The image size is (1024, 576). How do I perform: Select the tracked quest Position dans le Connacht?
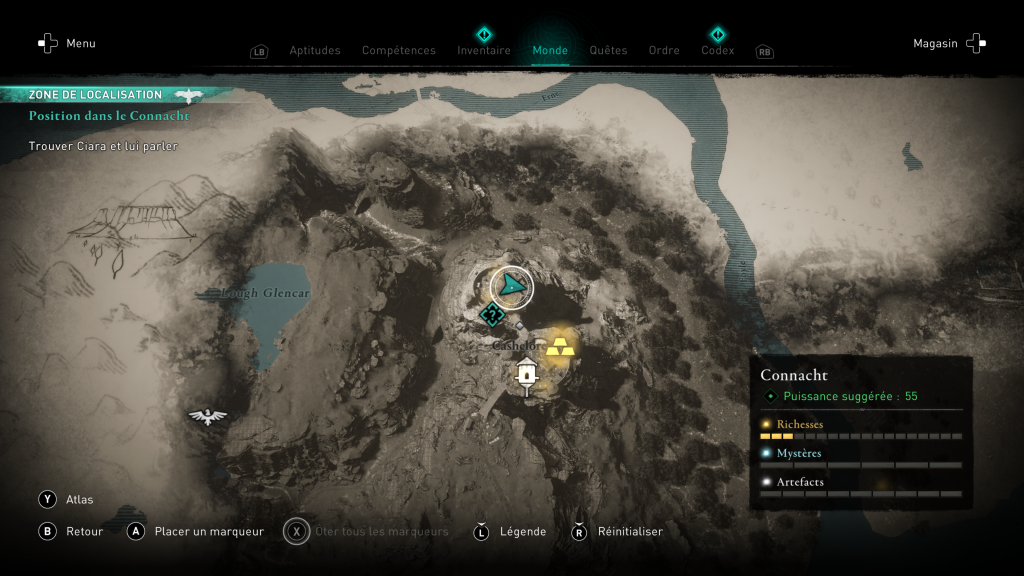[x=109, y=116]
